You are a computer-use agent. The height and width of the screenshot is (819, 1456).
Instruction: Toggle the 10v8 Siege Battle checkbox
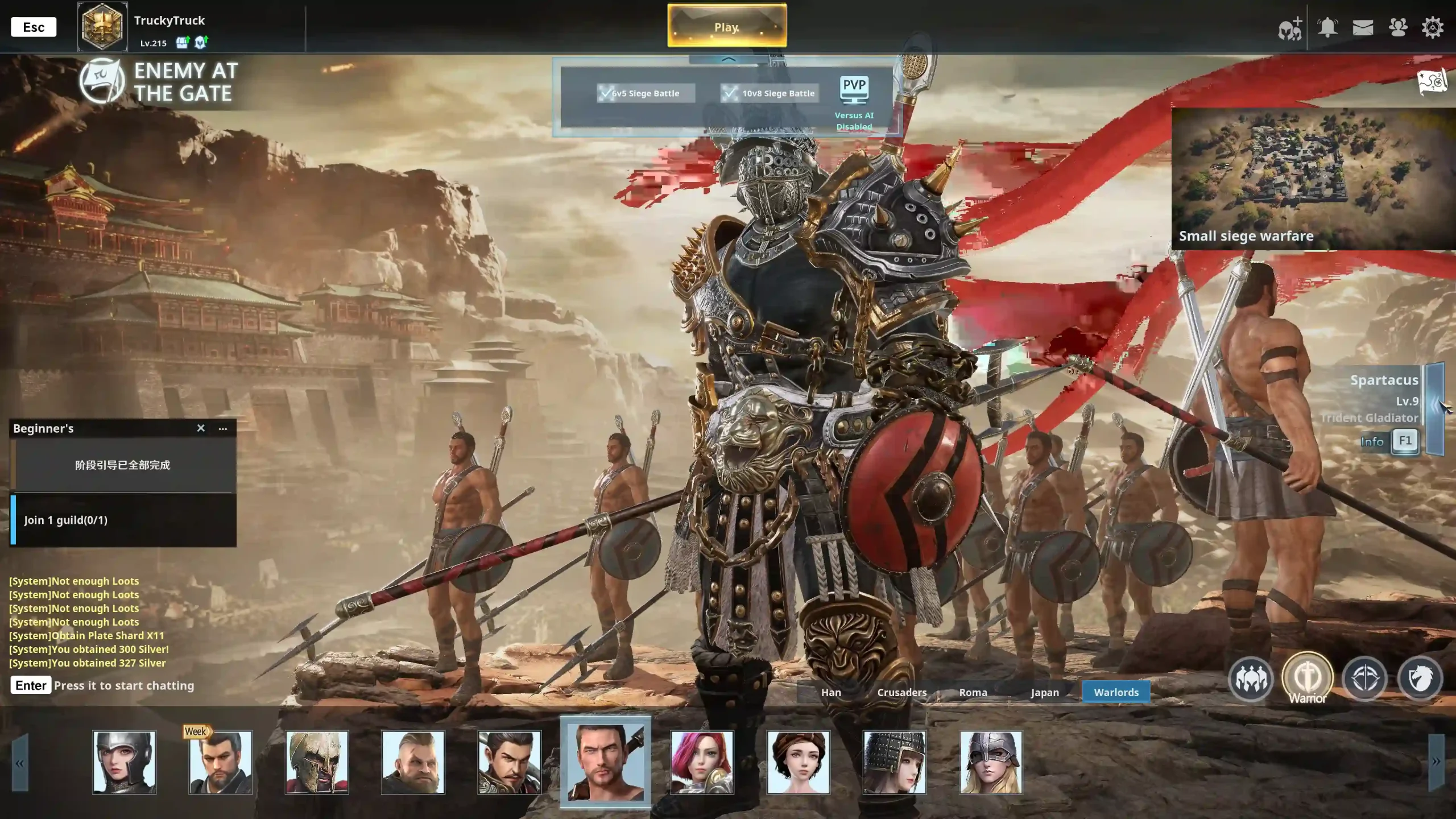click(730, 93)
